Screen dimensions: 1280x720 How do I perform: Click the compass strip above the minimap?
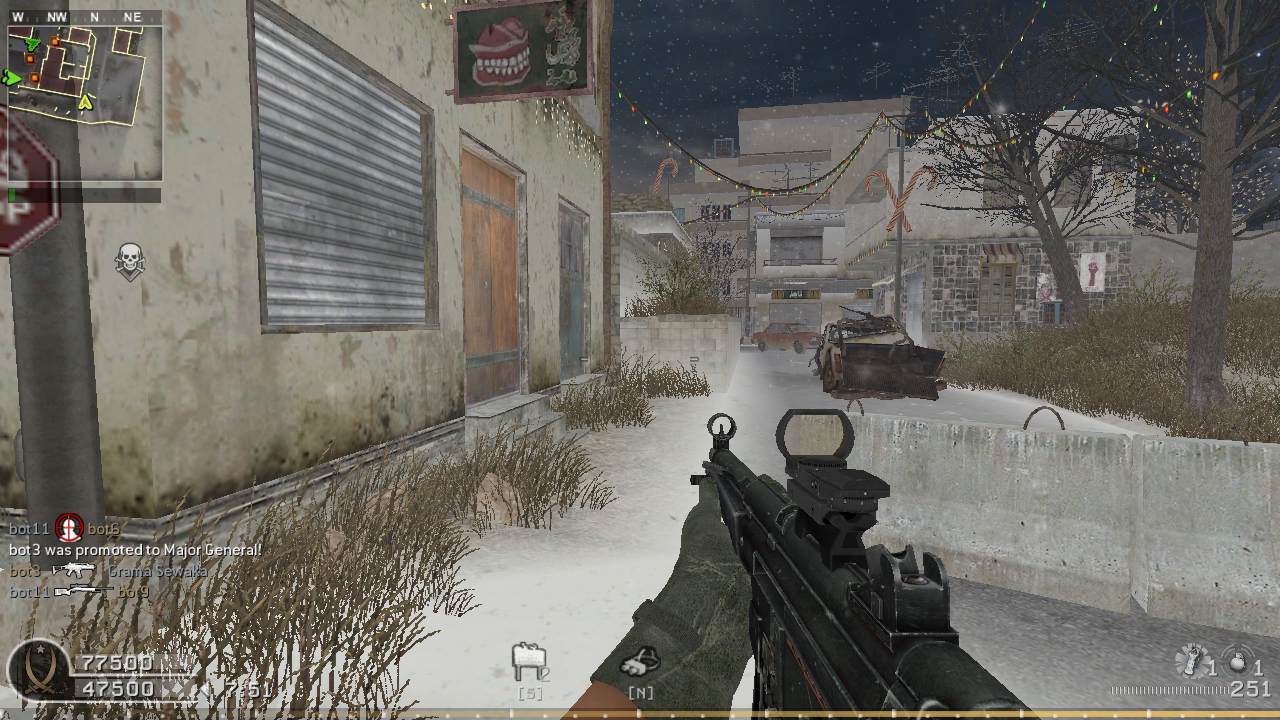[x=85, y=17]
